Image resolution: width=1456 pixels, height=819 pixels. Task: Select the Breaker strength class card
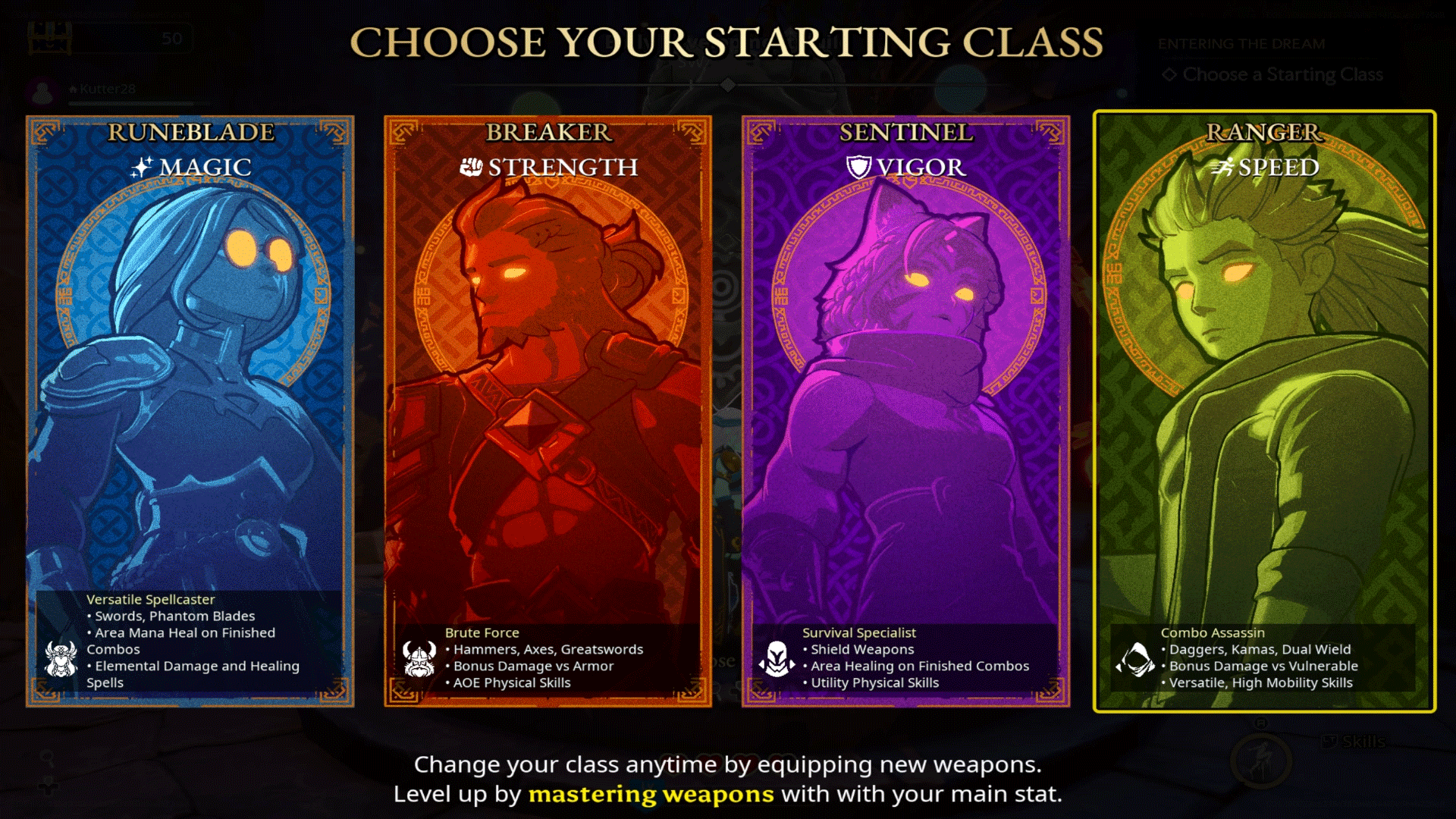548,411
